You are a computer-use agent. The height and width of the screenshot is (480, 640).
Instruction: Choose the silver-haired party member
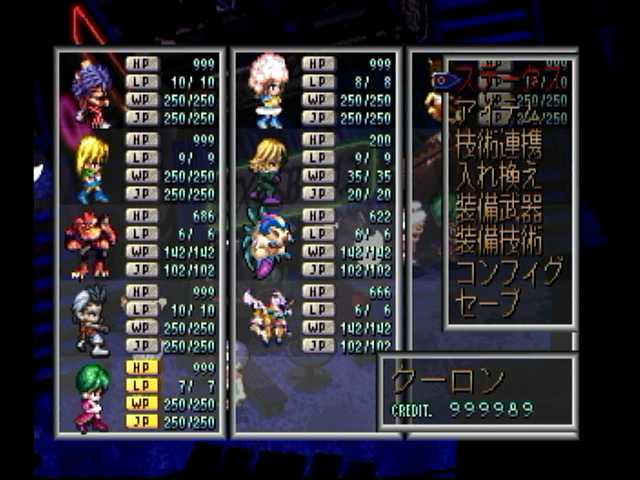[x=92, y=320]
